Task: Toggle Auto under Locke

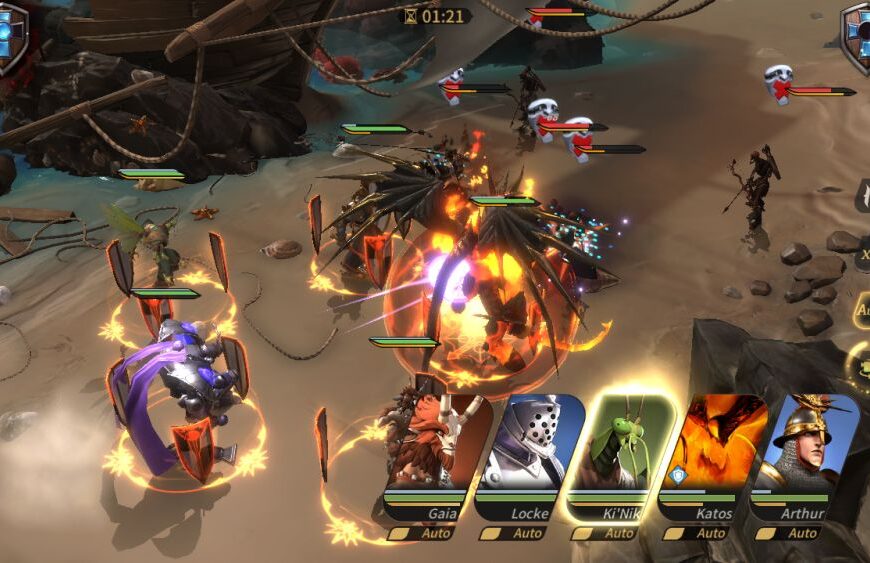Action: click(516, 533)
